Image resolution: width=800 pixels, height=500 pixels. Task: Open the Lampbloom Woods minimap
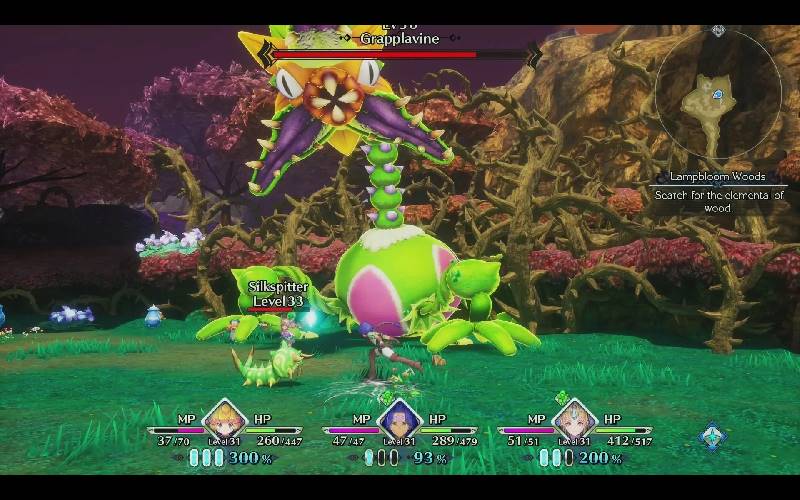[718, 96]
